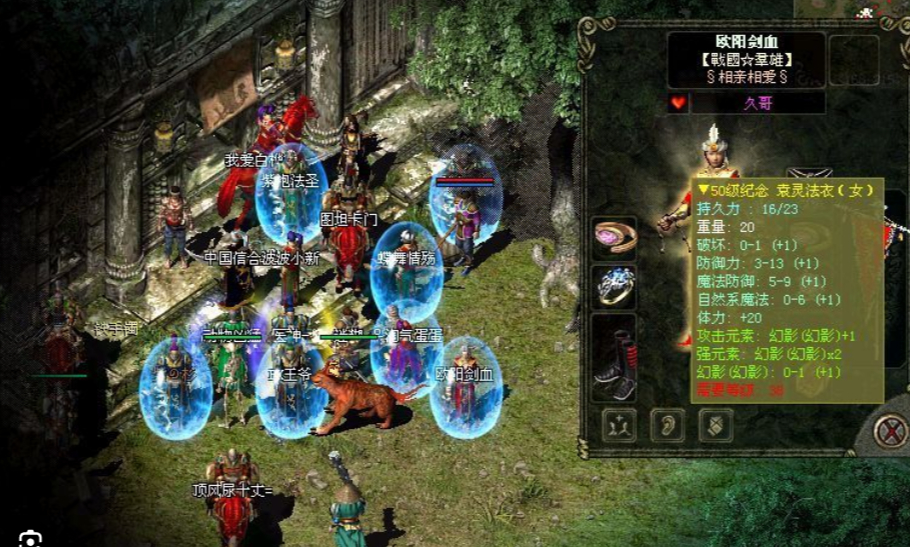Image resolution: width=910 pixels, height=547 pixels.
Task: Click the red heart icon
Action: click(678, 103)
